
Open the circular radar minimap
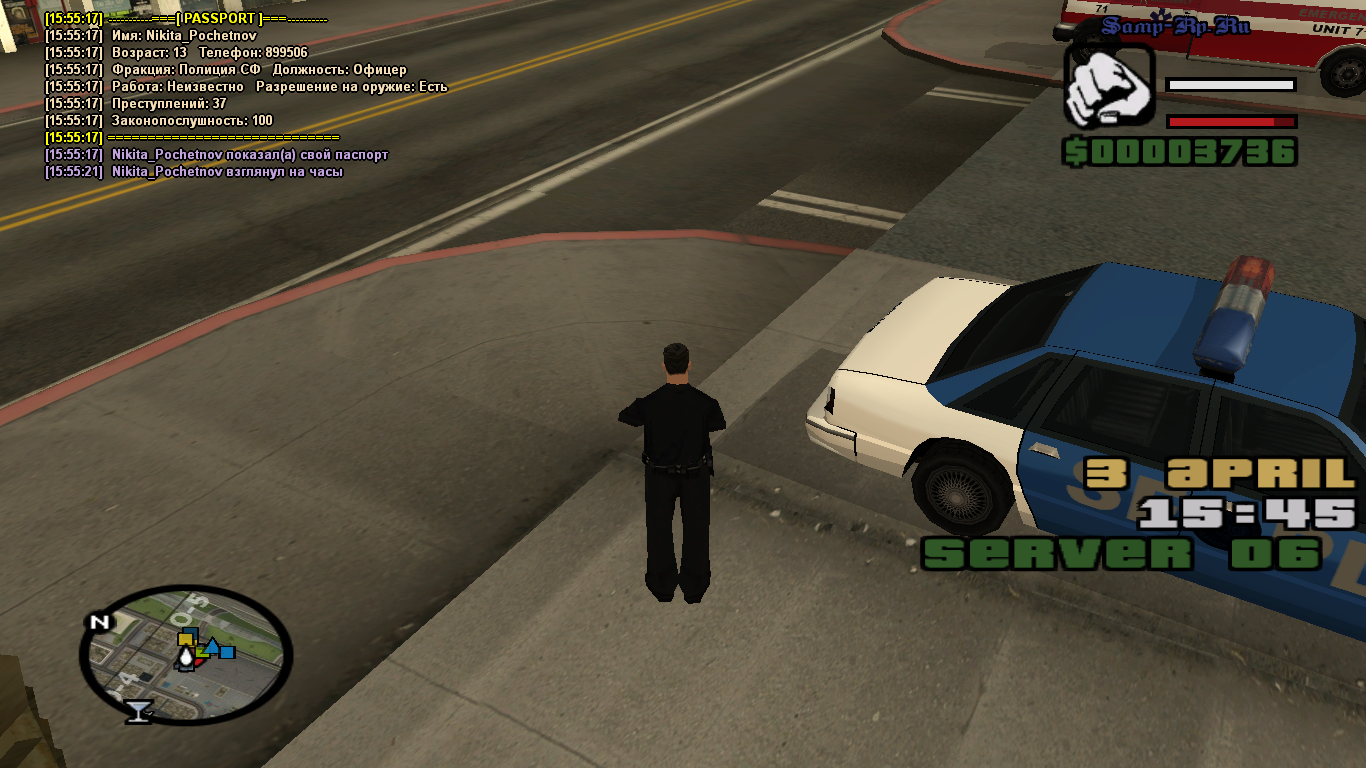pyautogui.click(x=186, y=654)
